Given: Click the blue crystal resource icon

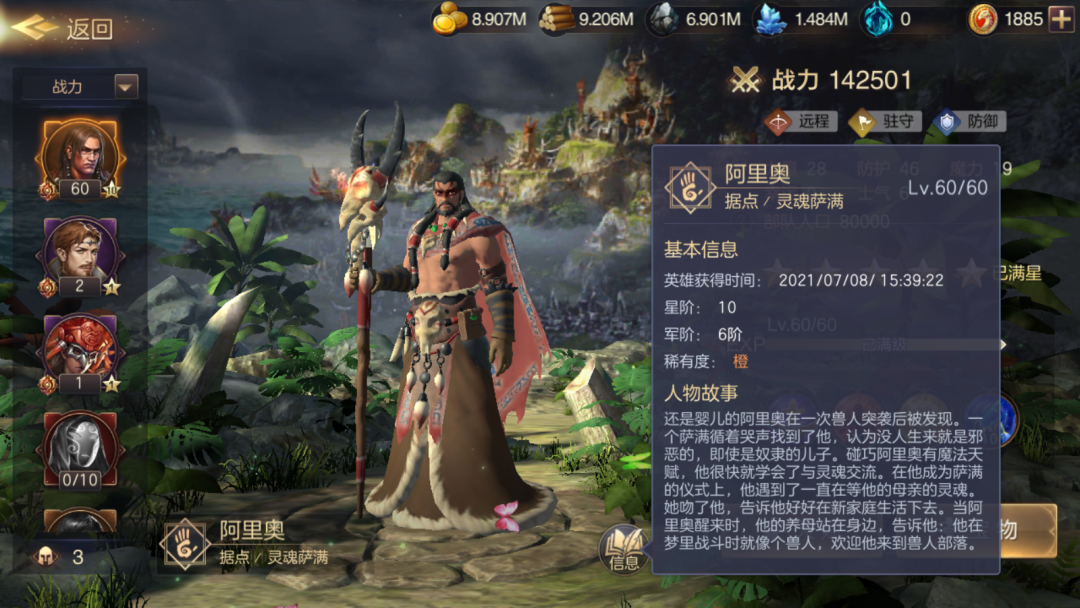Looking at the screenshot, I should (770, 19).
